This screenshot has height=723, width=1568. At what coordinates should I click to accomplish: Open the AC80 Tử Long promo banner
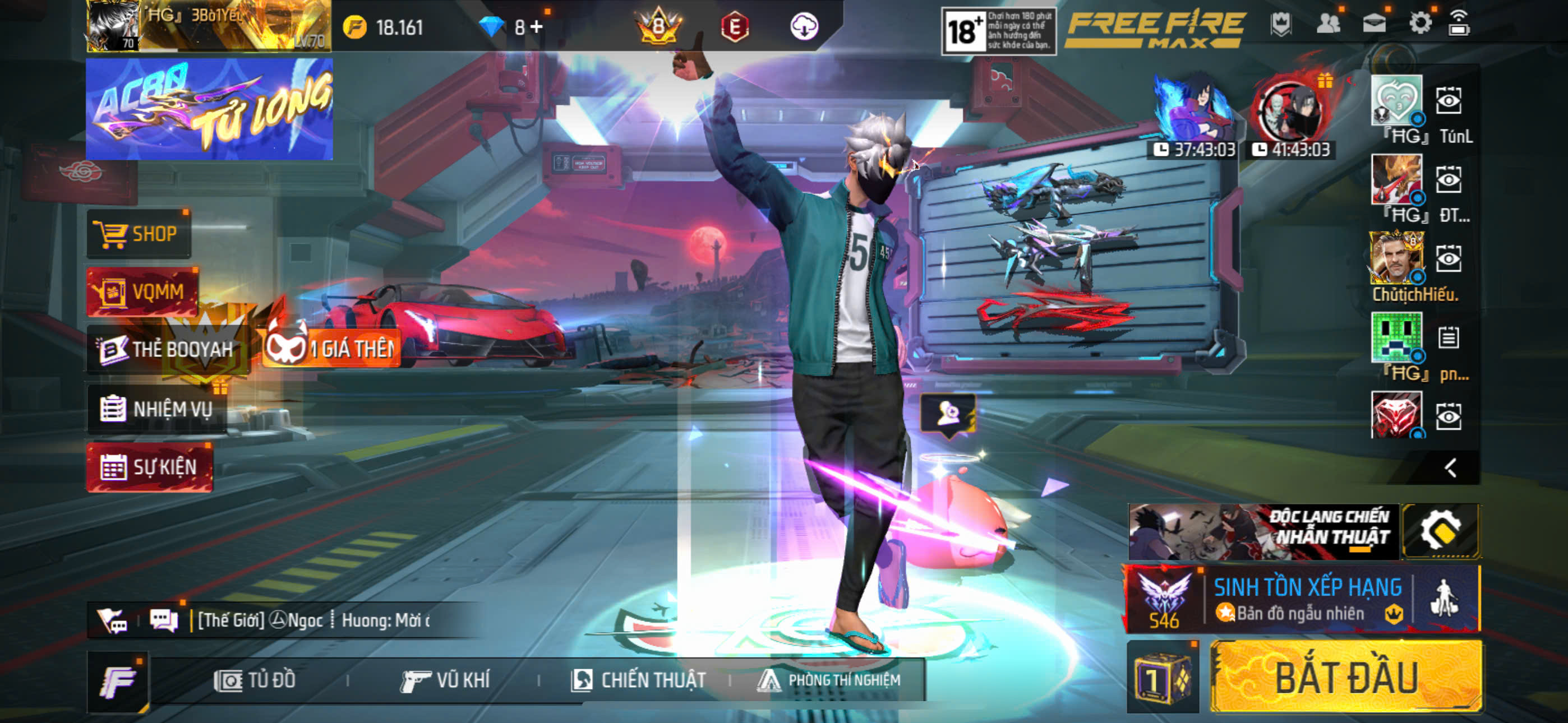209,109
